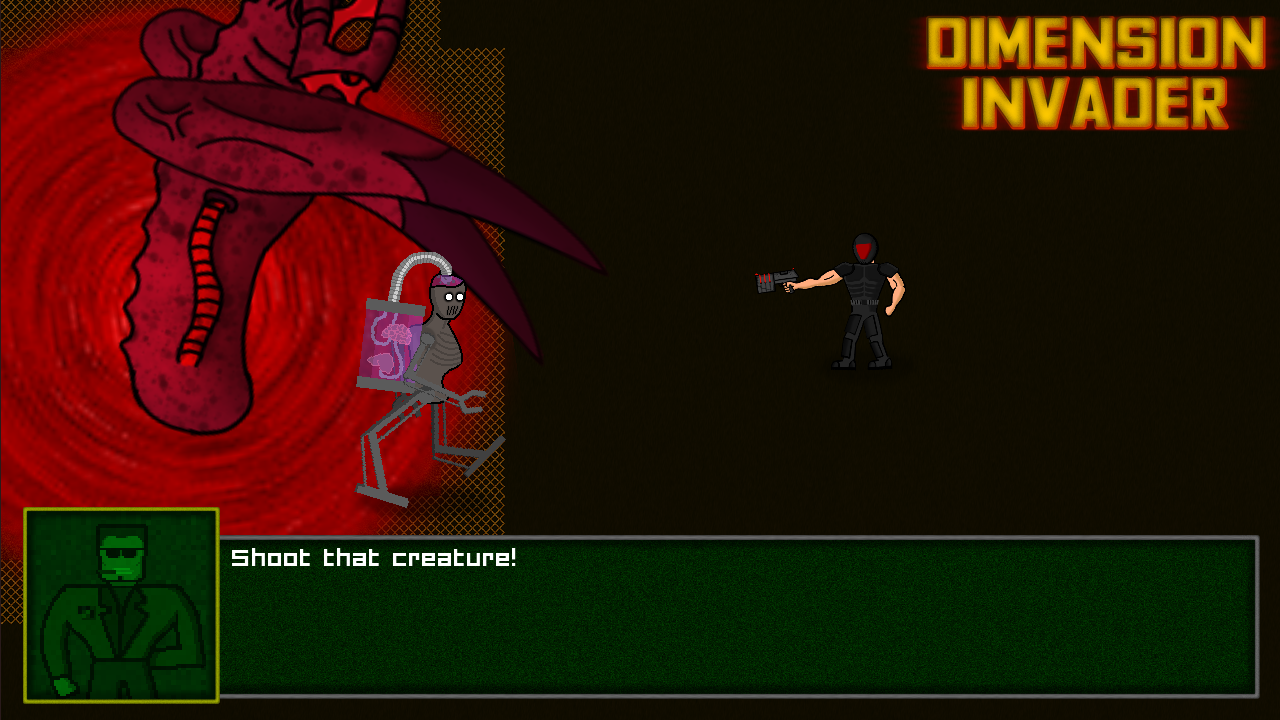Screen dimensions: 1280x720
Task: Advance the "Shoot that creature!" dialogue box
Action: (737, 616)
